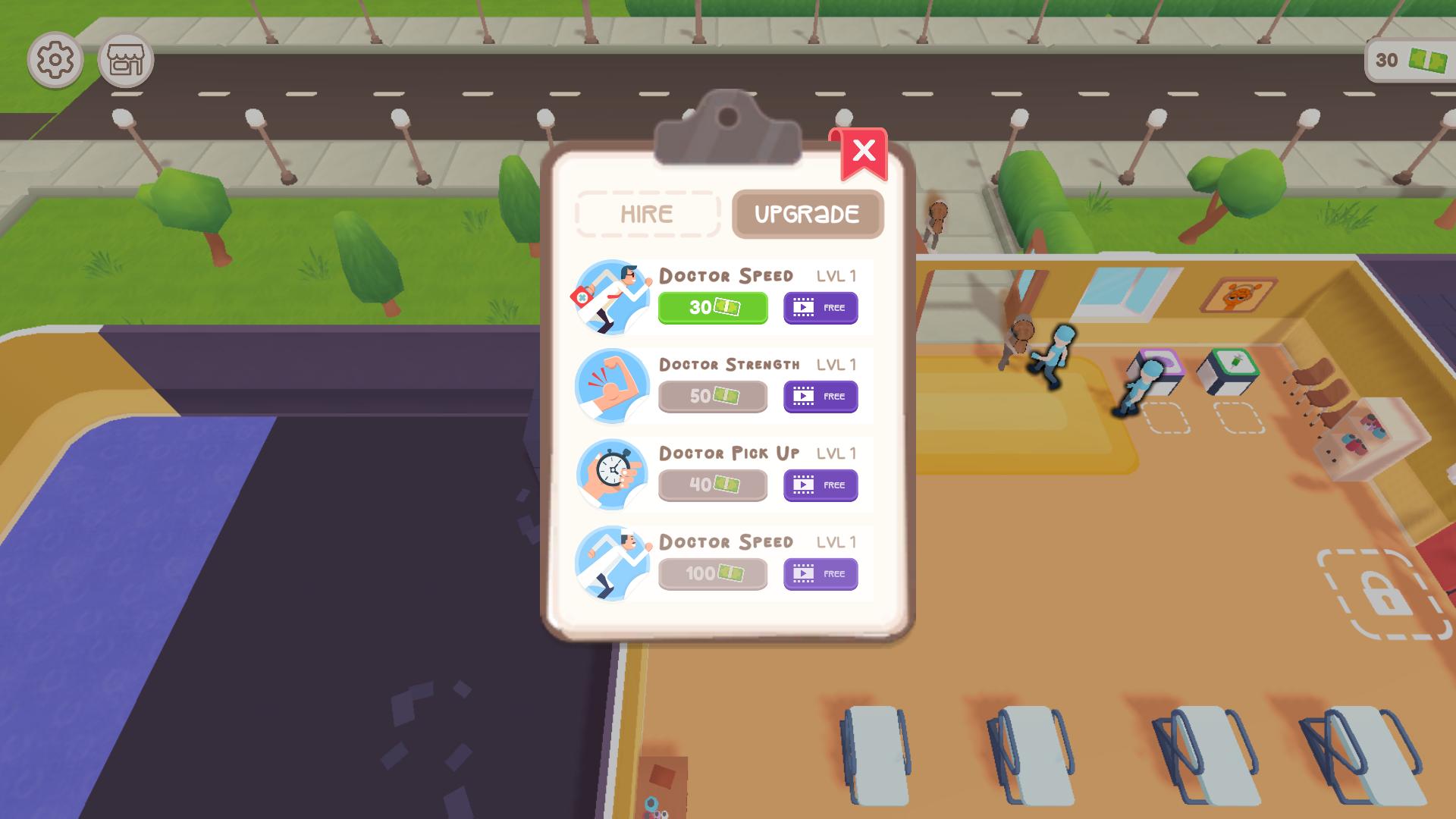Watch ad for free Doctor Strength upgrade
The image size is (1456, 819).
tap(820, 396)
